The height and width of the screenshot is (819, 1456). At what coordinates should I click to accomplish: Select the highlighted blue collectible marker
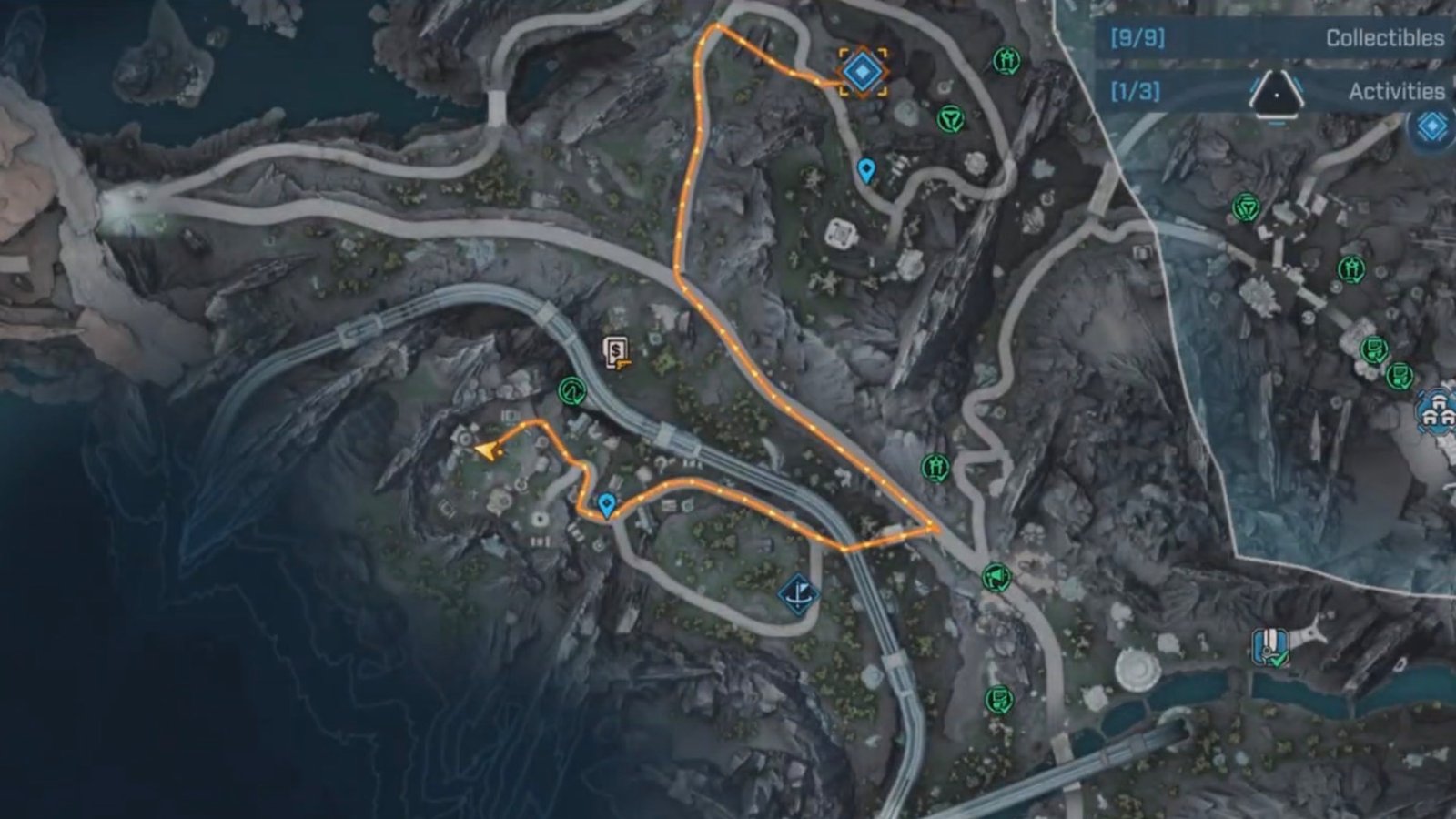coord(863,71)
